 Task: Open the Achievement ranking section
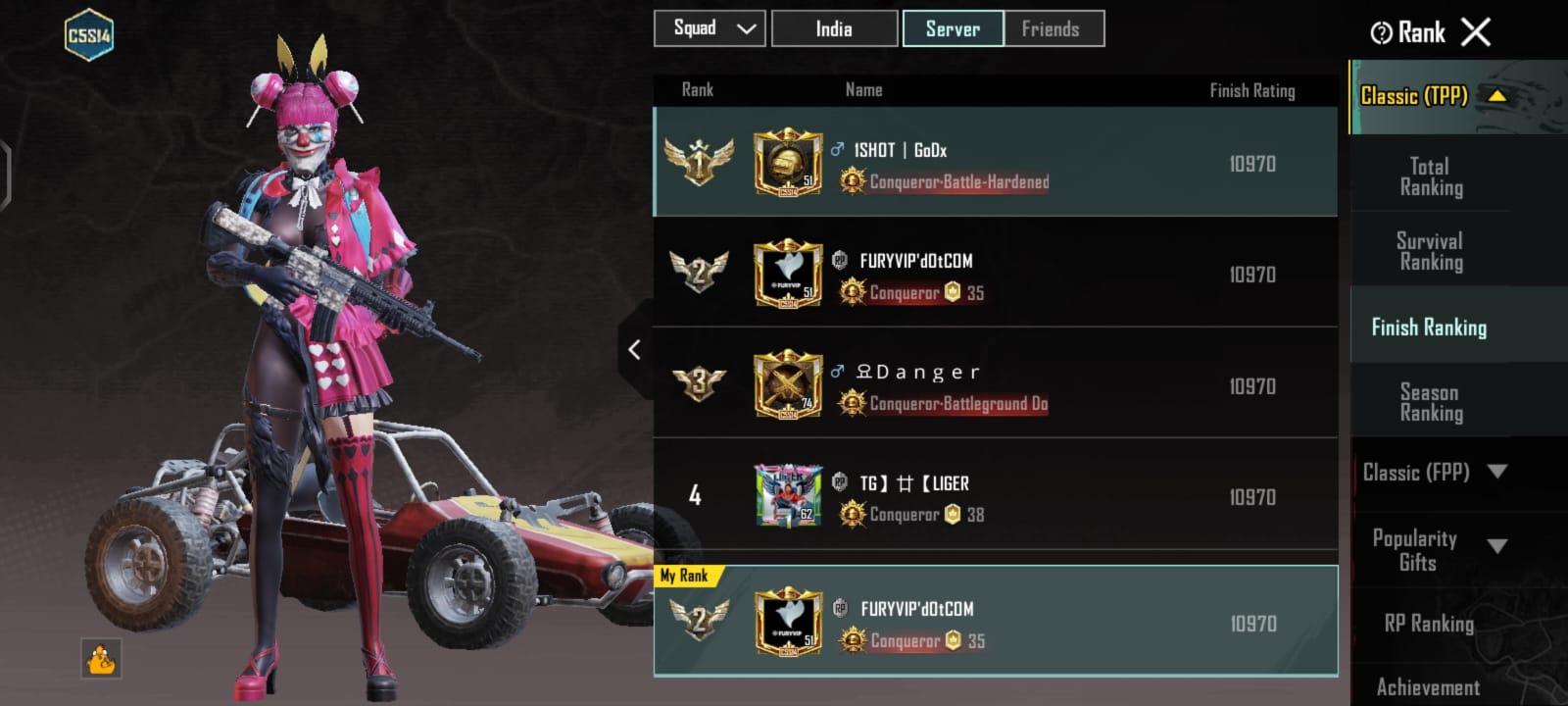pos(1429,686)
